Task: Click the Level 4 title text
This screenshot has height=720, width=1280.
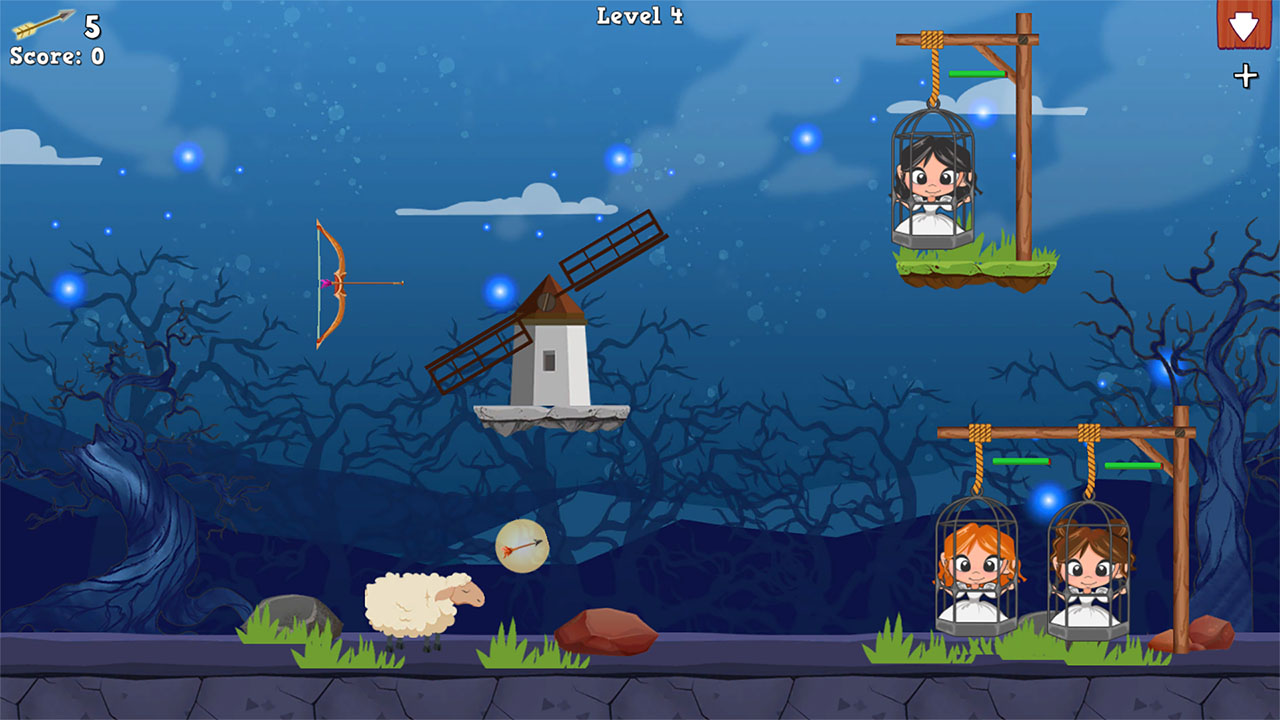Action: point(638,15)
